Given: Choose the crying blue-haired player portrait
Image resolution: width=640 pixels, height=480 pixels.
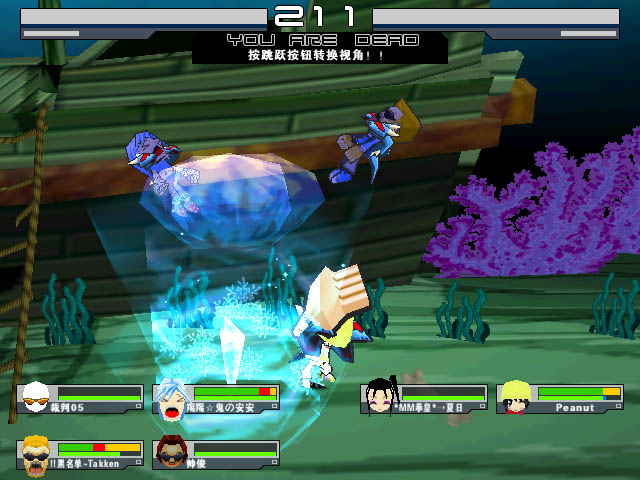Looking at the screenshot, I should click(173, 399).
